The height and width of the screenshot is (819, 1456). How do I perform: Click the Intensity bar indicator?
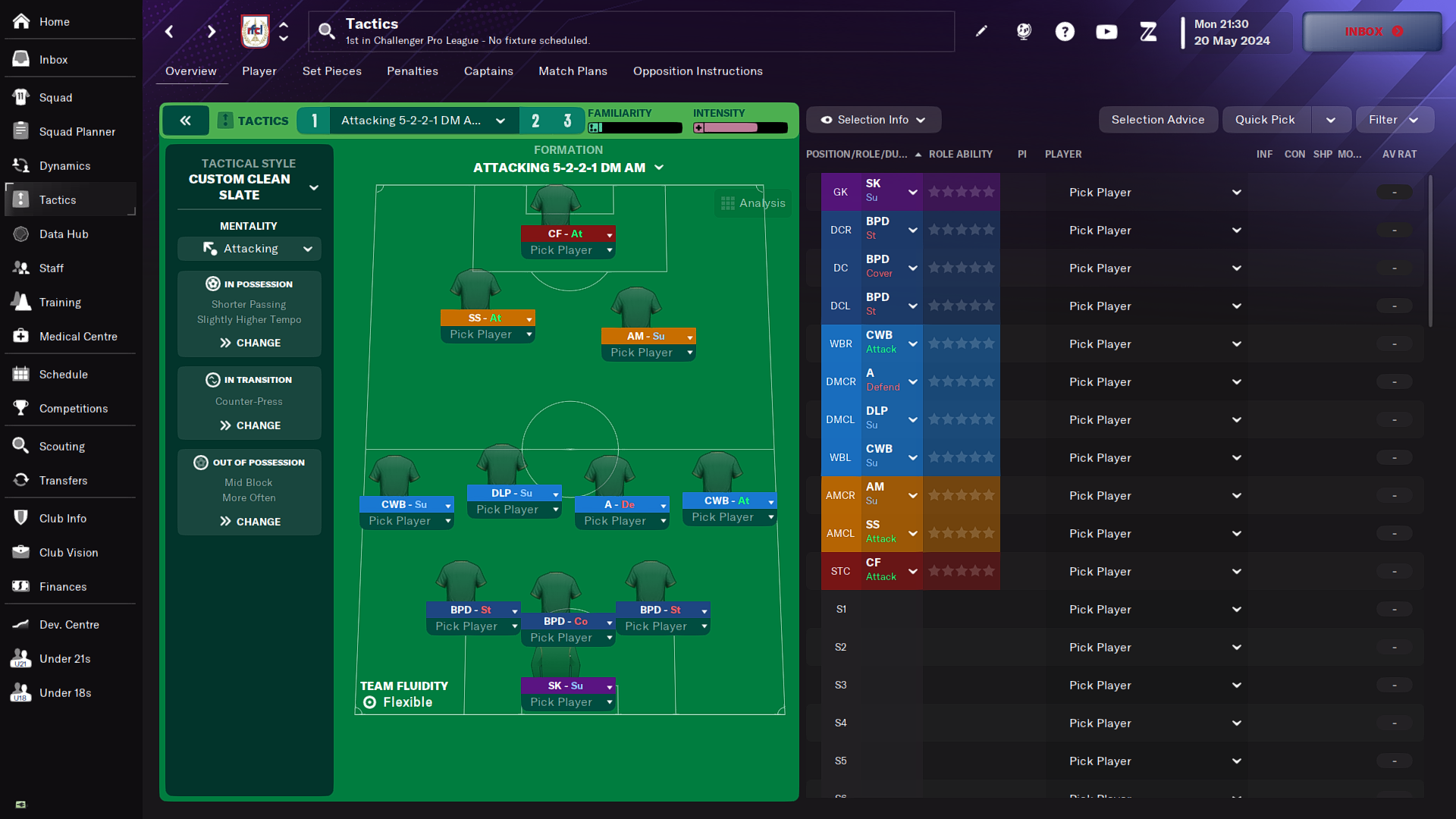(x=739, y=127)
